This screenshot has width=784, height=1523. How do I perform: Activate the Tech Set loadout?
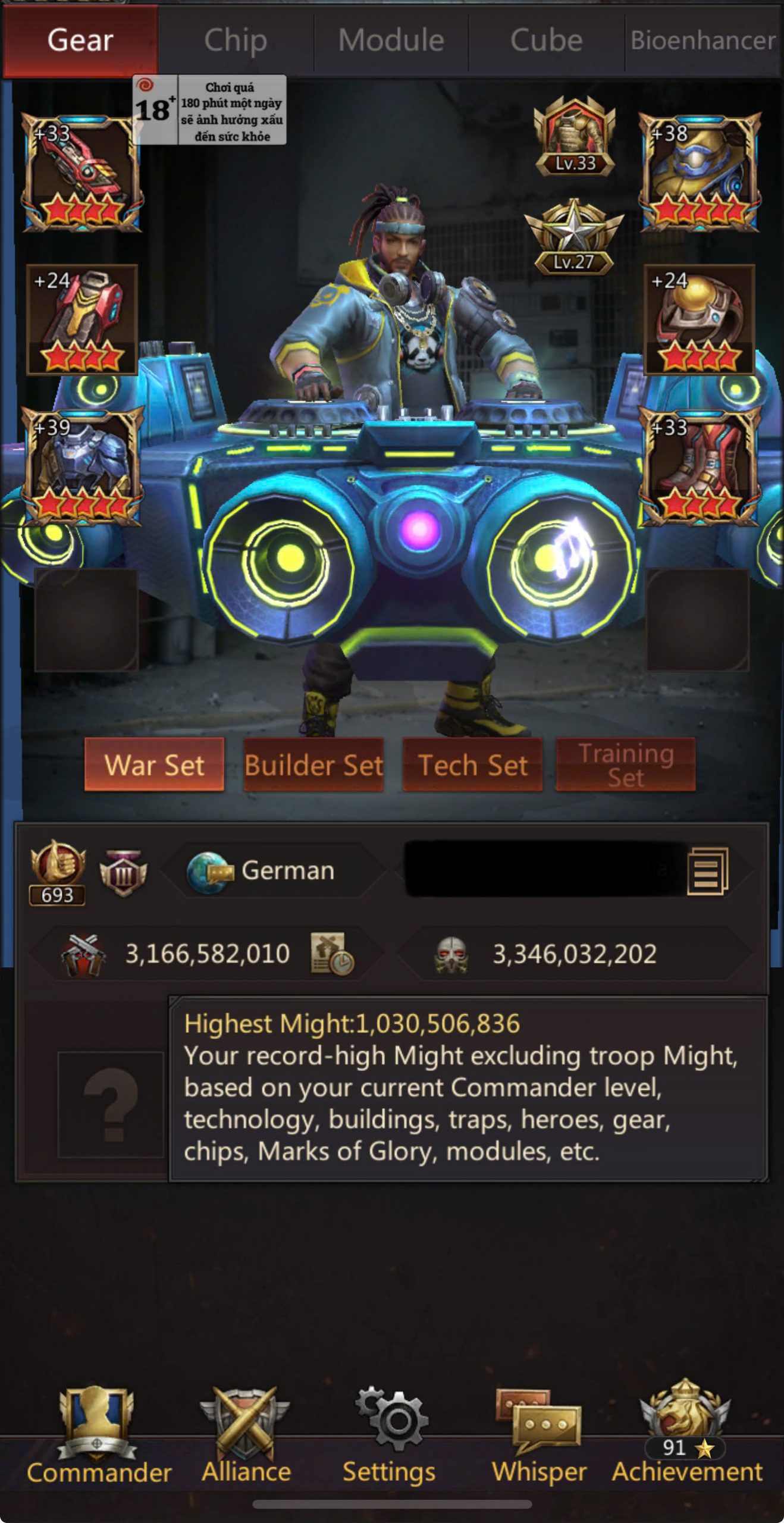[x=473, y=765]
